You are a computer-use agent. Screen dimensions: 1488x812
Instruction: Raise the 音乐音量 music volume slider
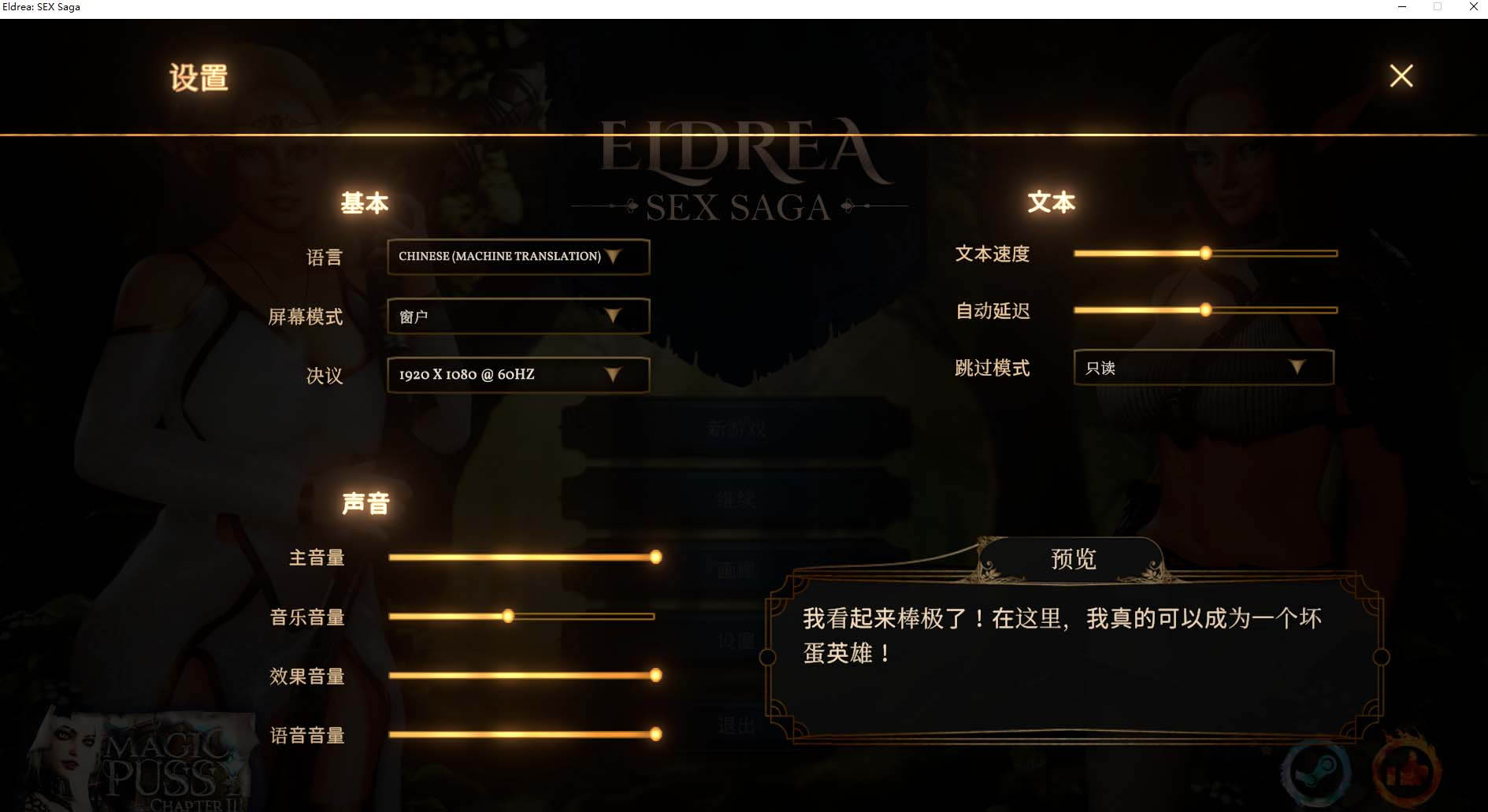pos(508,616)
